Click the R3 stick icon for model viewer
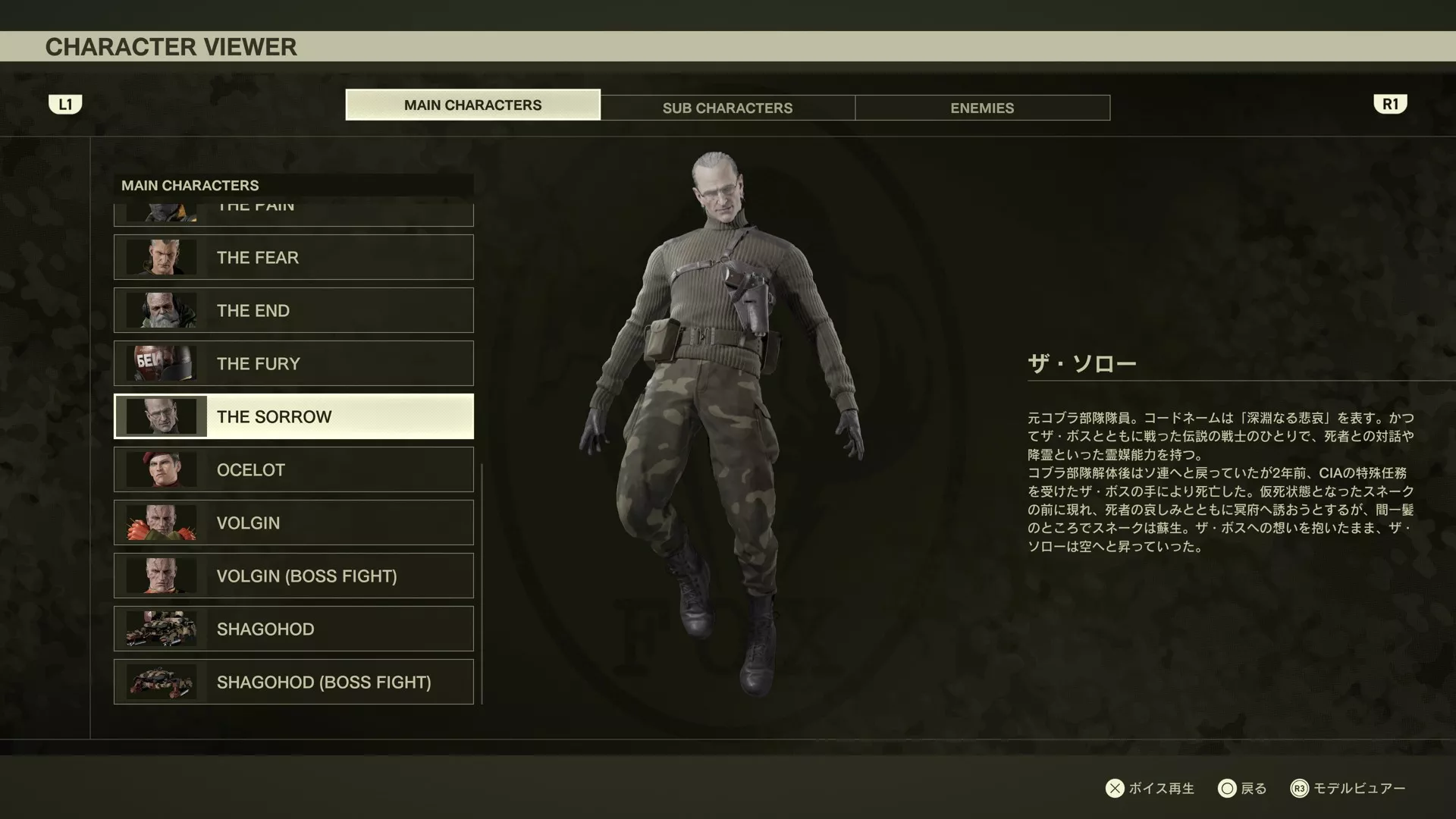1456x819 pixels. click(1300, 789)
